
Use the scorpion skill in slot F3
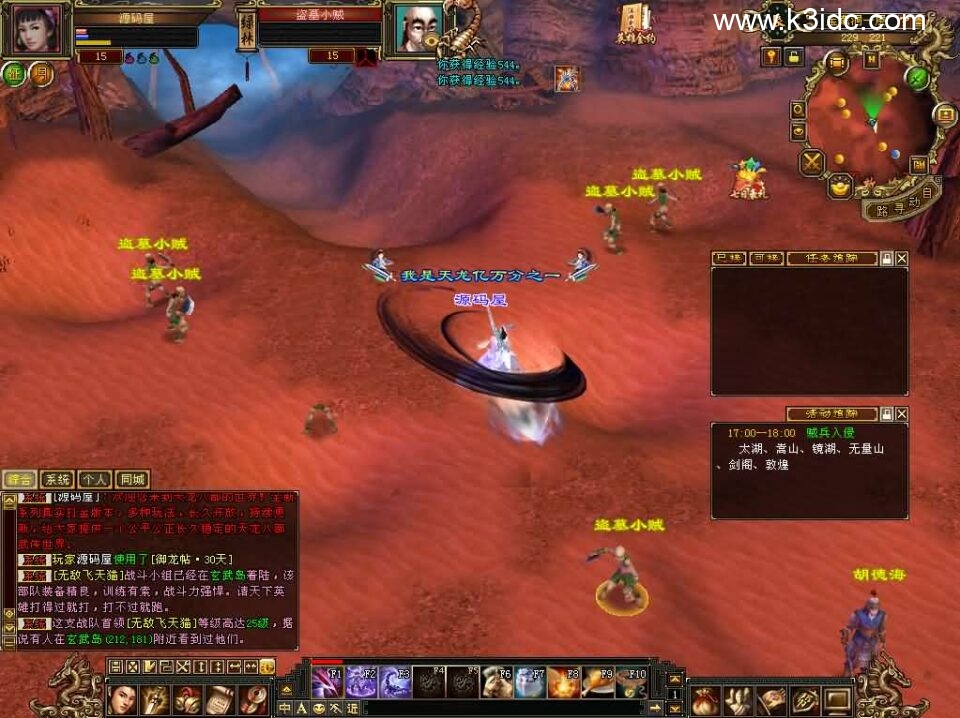pos(394,682)
